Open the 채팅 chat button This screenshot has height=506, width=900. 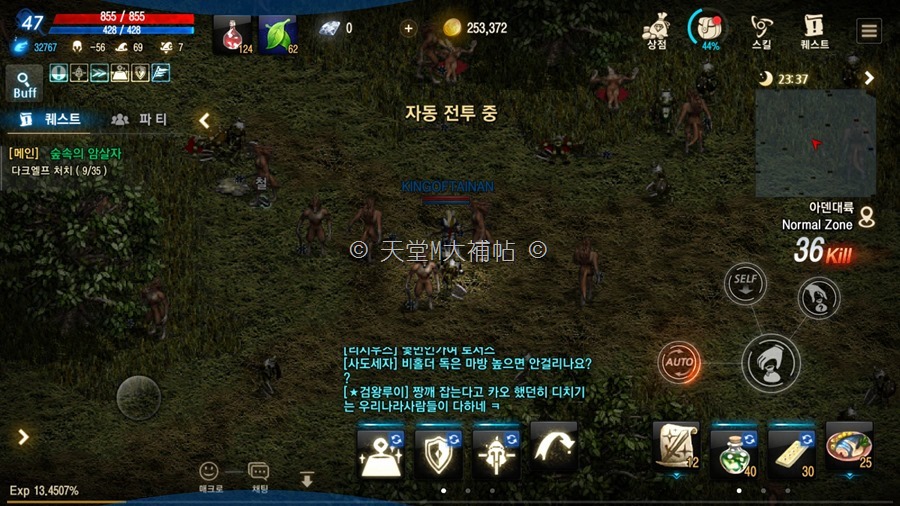pos(259,475)
